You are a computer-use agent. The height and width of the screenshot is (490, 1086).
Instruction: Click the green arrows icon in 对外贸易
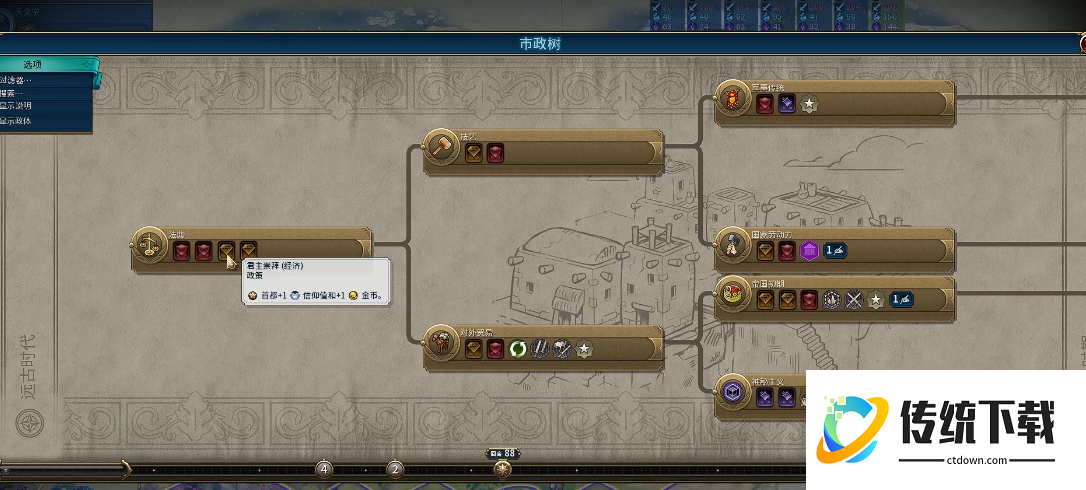(518, 349)
